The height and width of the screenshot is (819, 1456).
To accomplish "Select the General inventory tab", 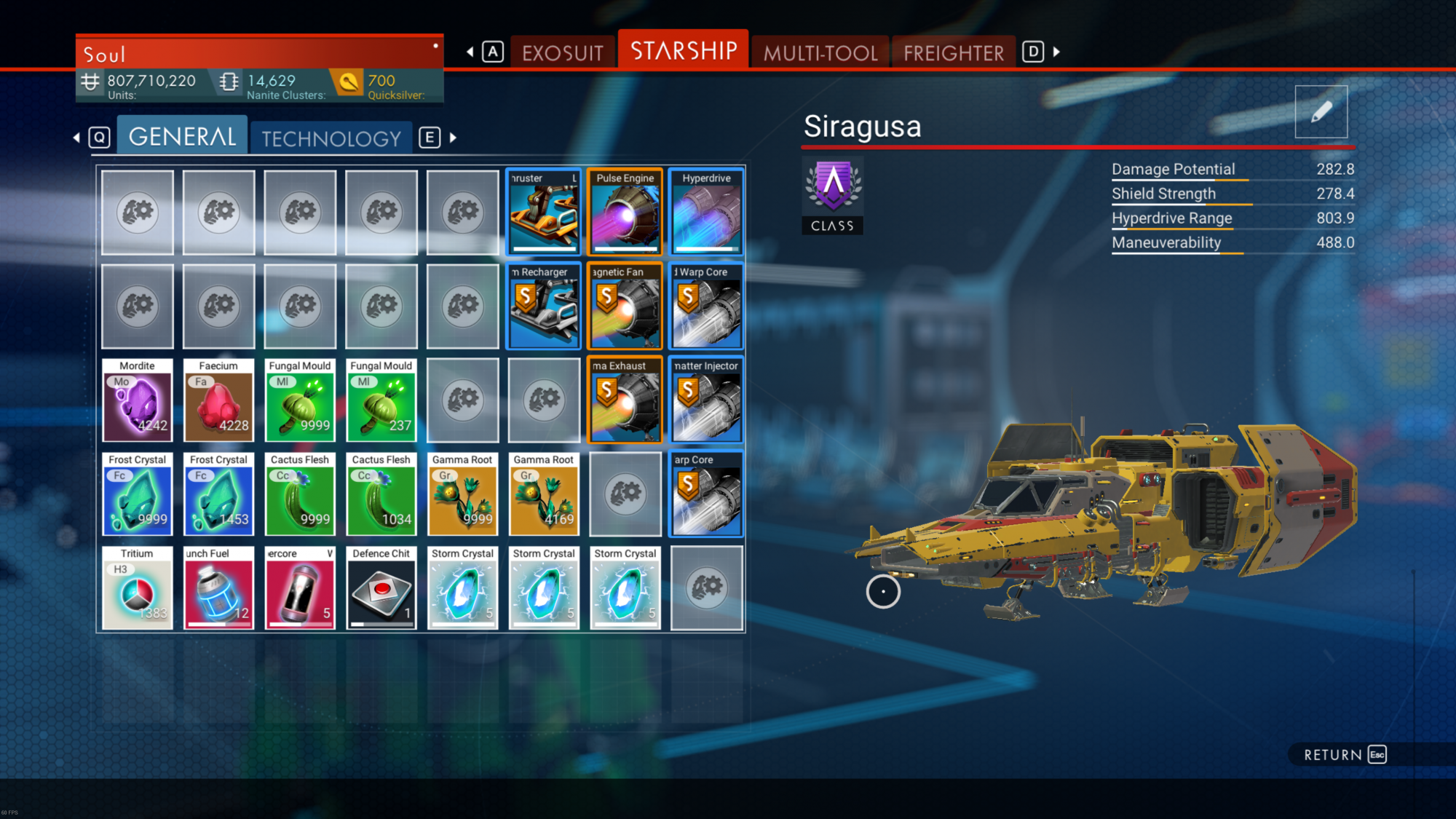I will click(x=182, y=137).
